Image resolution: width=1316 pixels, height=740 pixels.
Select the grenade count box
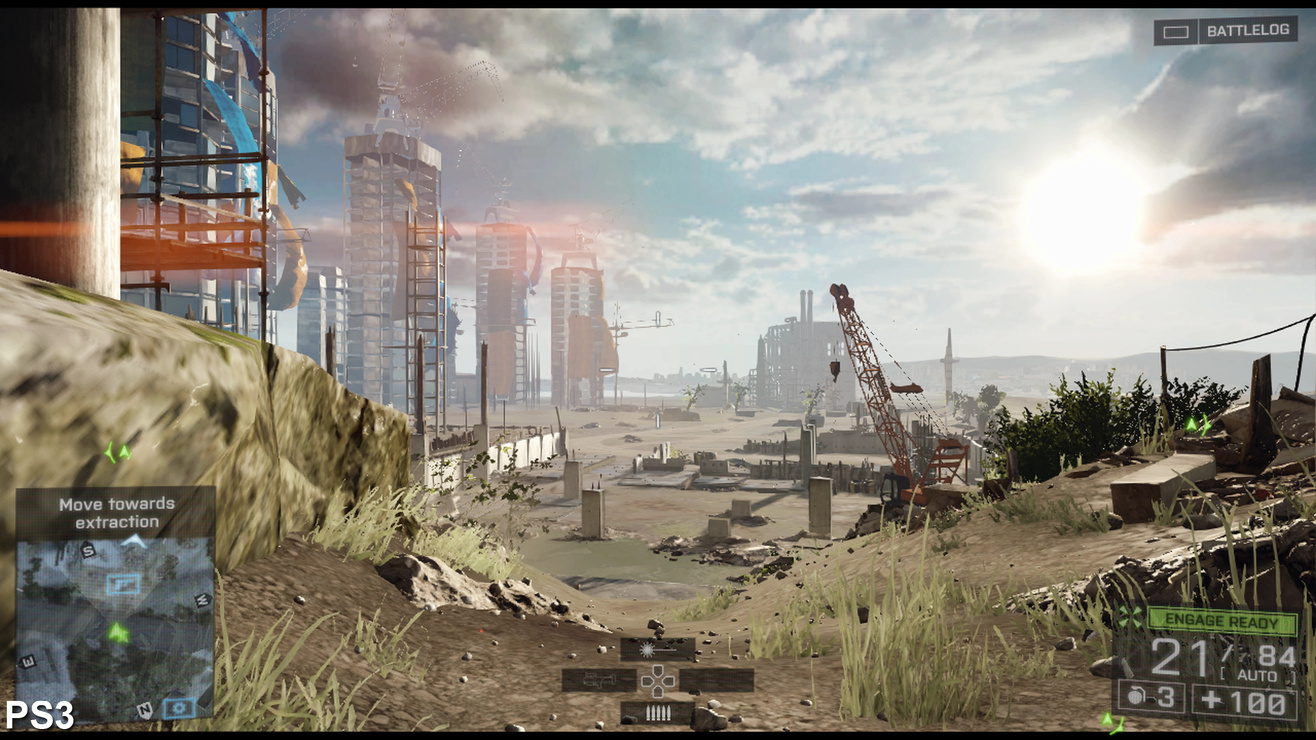point(1151,699)
